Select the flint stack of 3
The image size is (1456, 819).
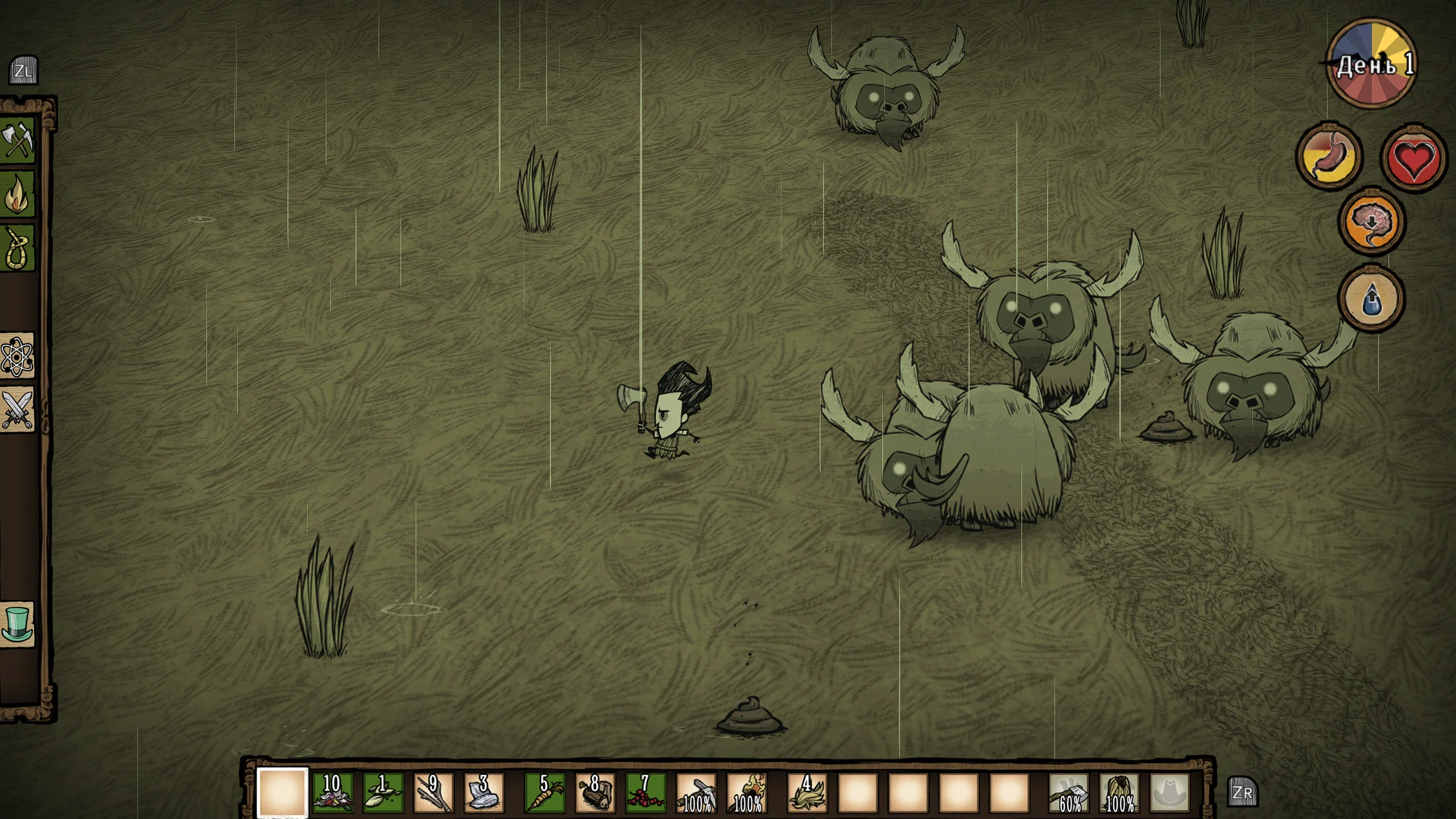pos(483,792)
